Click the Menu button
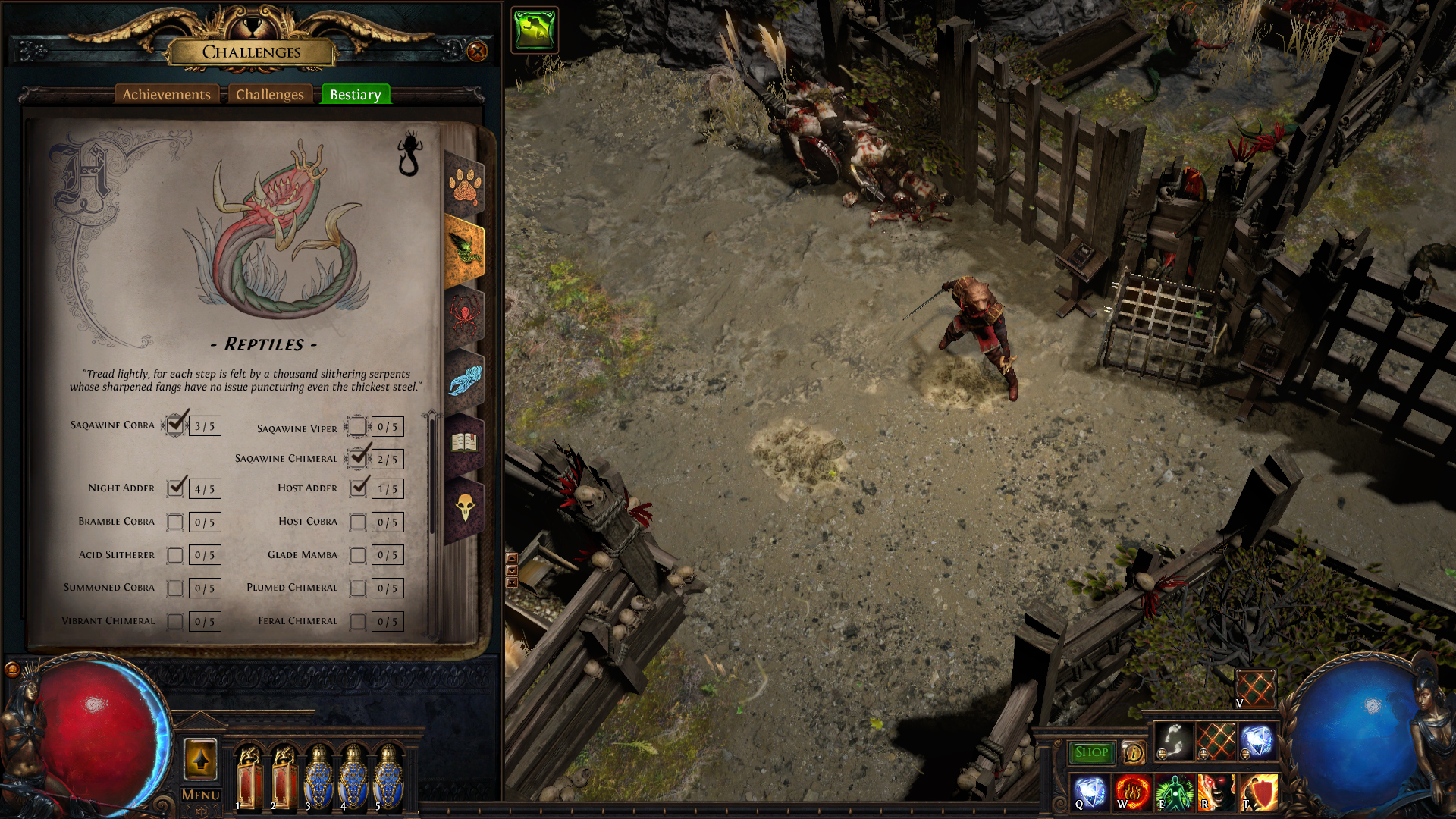Screen dimensions: 1456x819 201,795
